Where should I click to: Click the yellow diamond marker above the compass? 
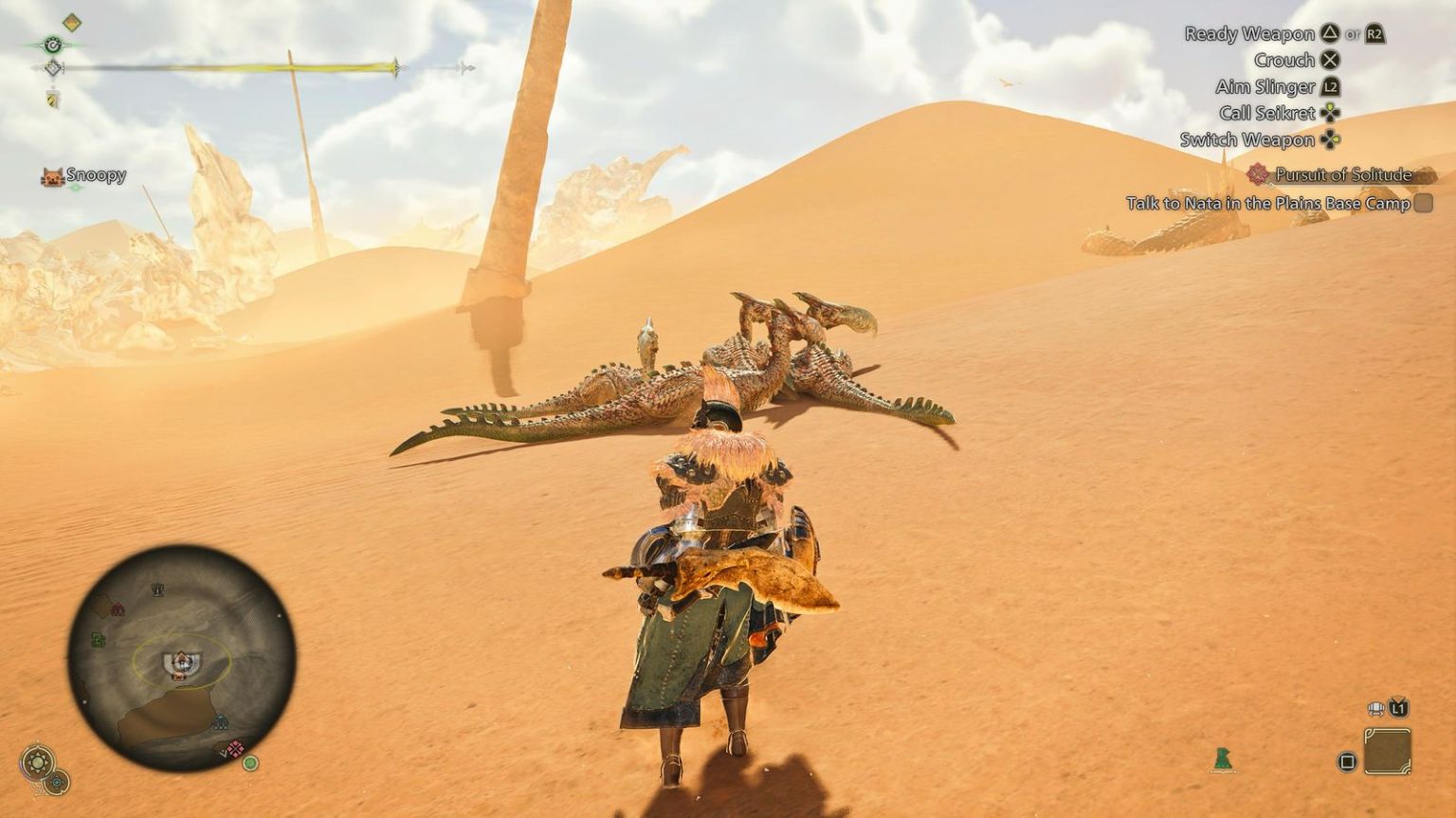pos(71,22)
